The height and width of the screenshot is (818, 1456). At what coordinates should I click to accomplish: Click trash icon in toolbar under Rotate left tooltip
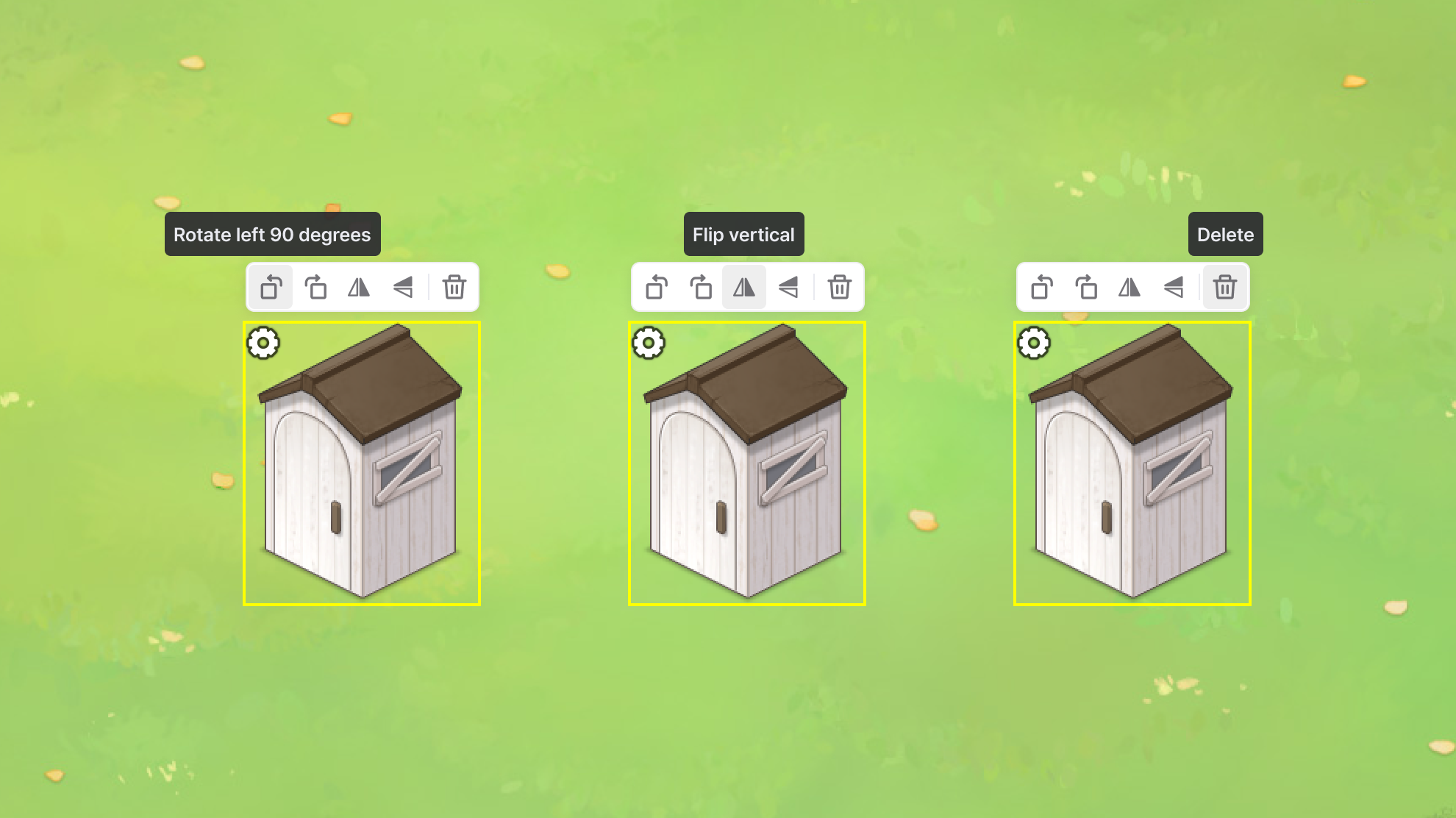(x=454, y=287)
